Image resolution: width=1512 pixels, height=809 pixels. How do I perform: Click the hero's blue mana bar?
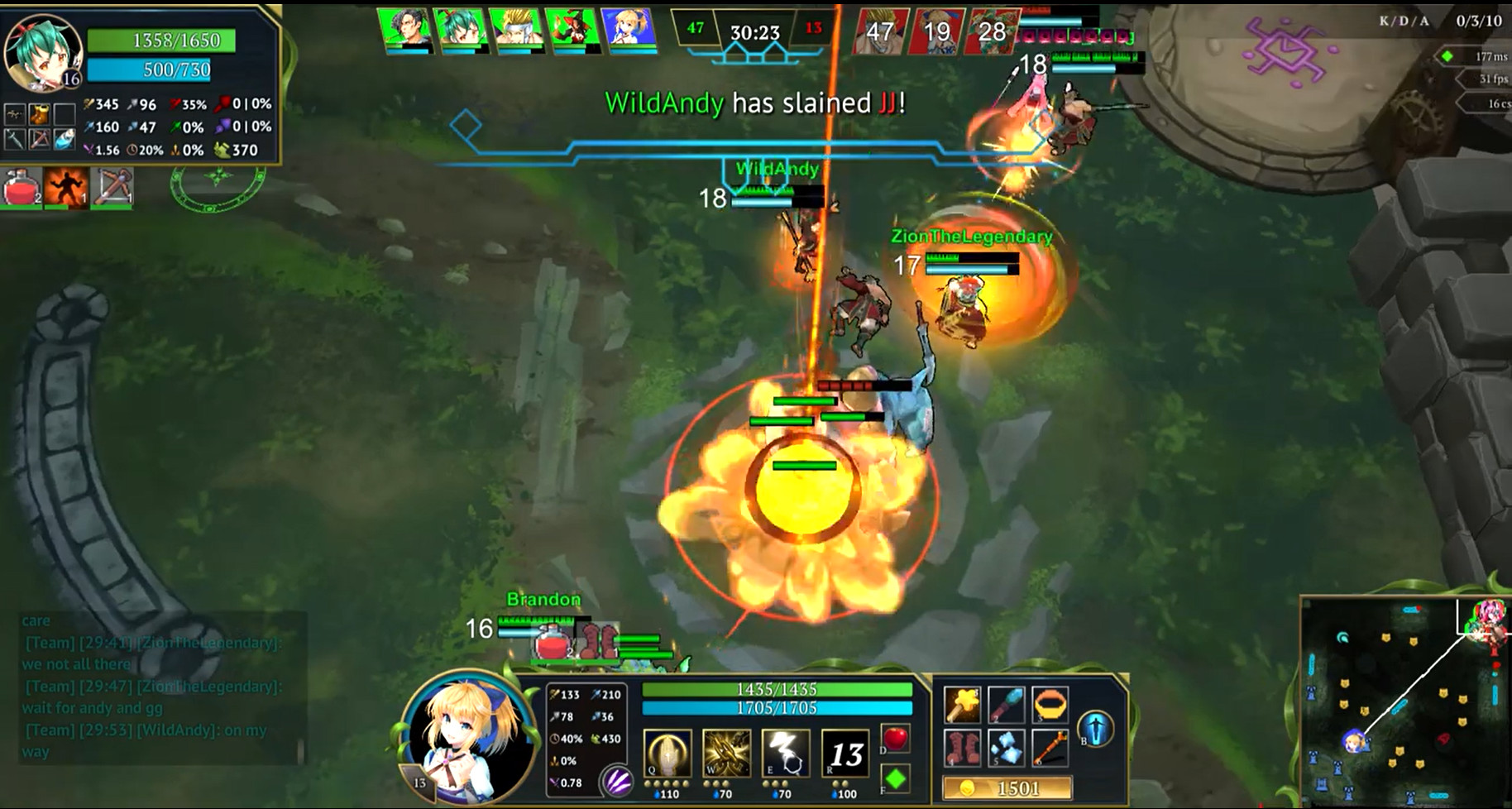778,707
